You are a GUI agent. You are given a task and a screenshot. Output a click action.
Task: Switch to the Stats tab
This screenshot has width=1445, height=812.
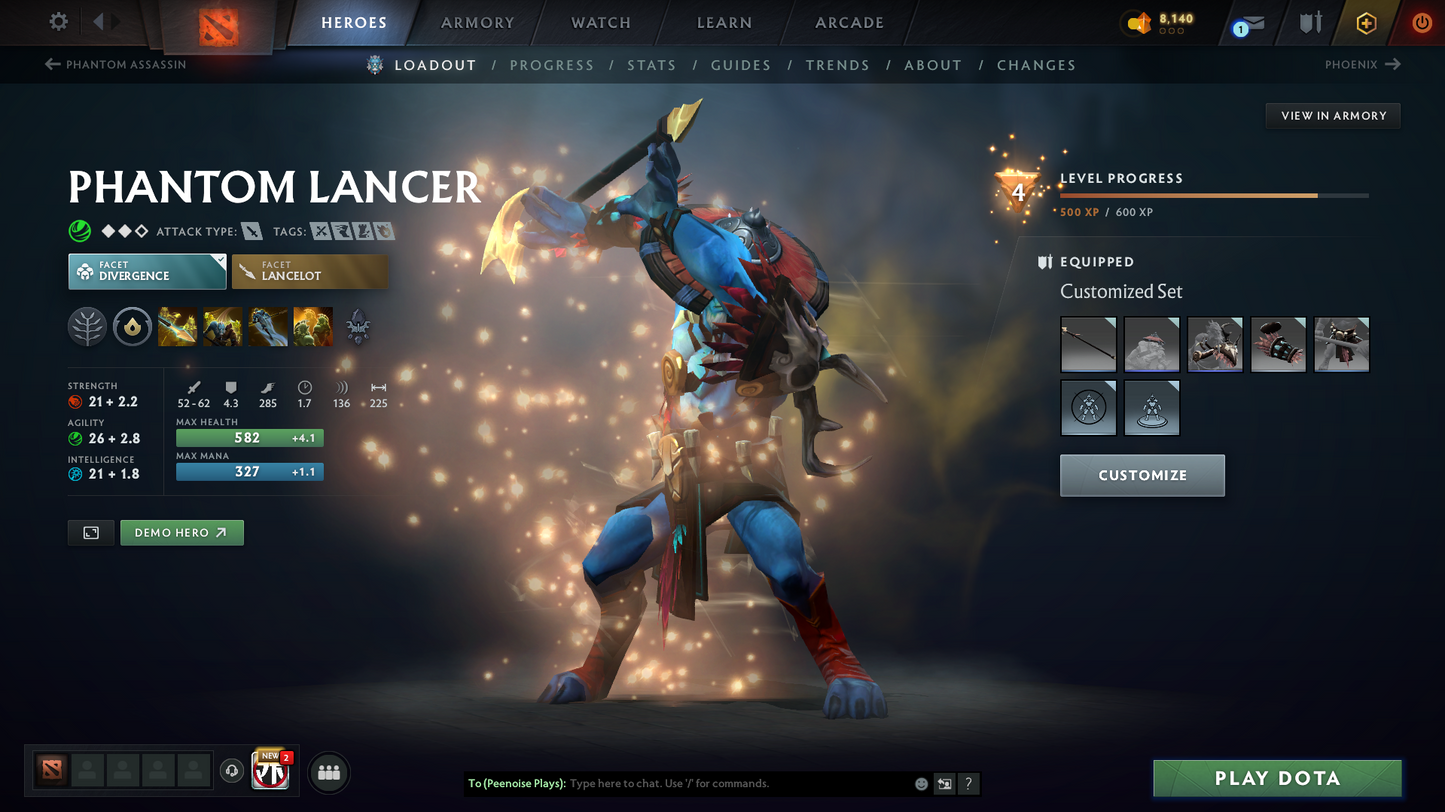[652, 64]
